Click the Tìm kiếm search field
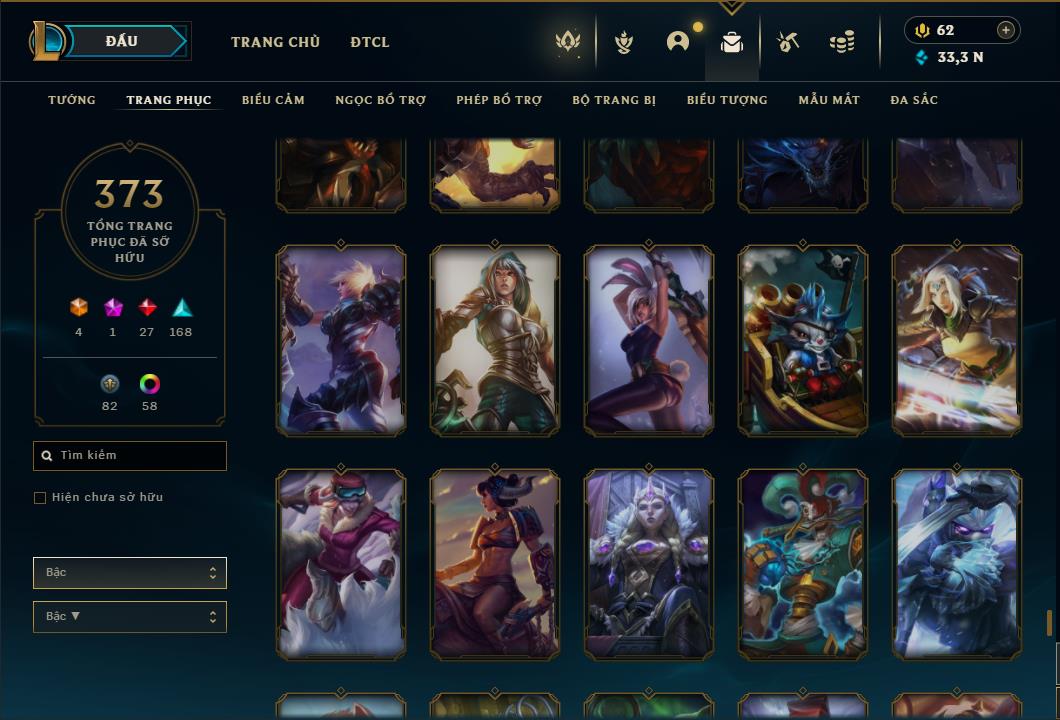This screenshot has width=1060, height=720. pos(130,456)
